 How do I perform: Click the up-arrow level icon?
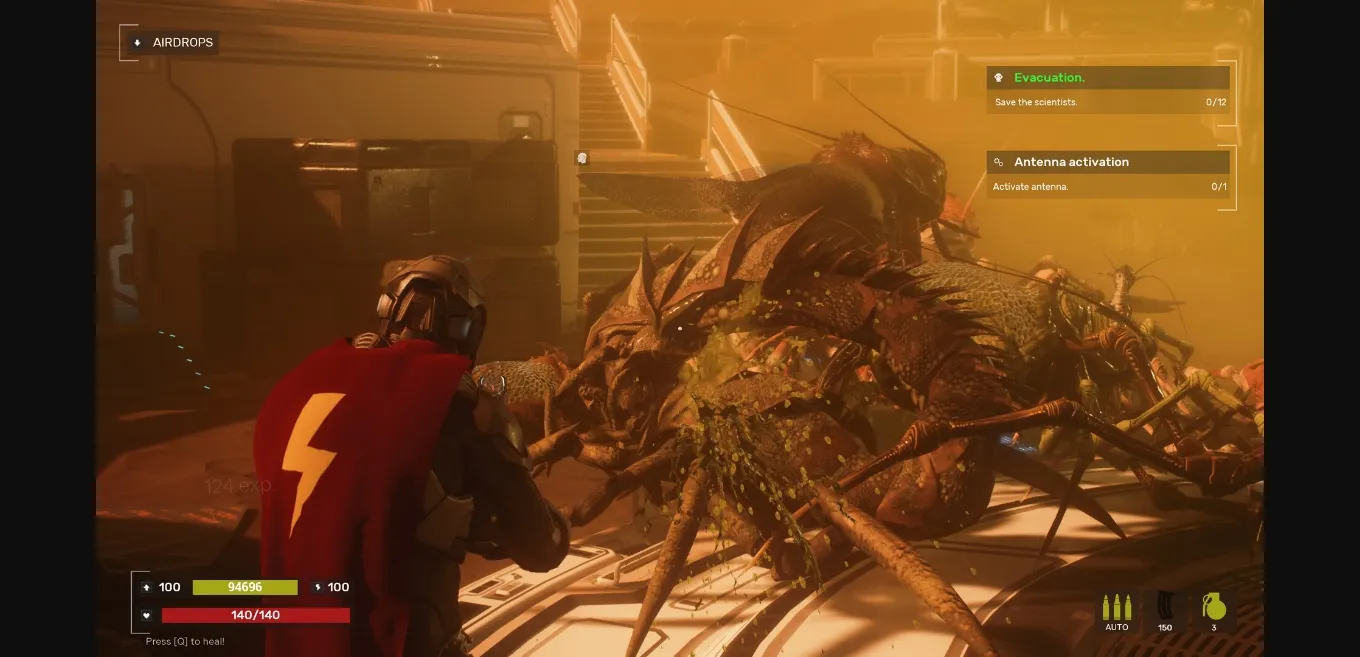click(146, 587)
